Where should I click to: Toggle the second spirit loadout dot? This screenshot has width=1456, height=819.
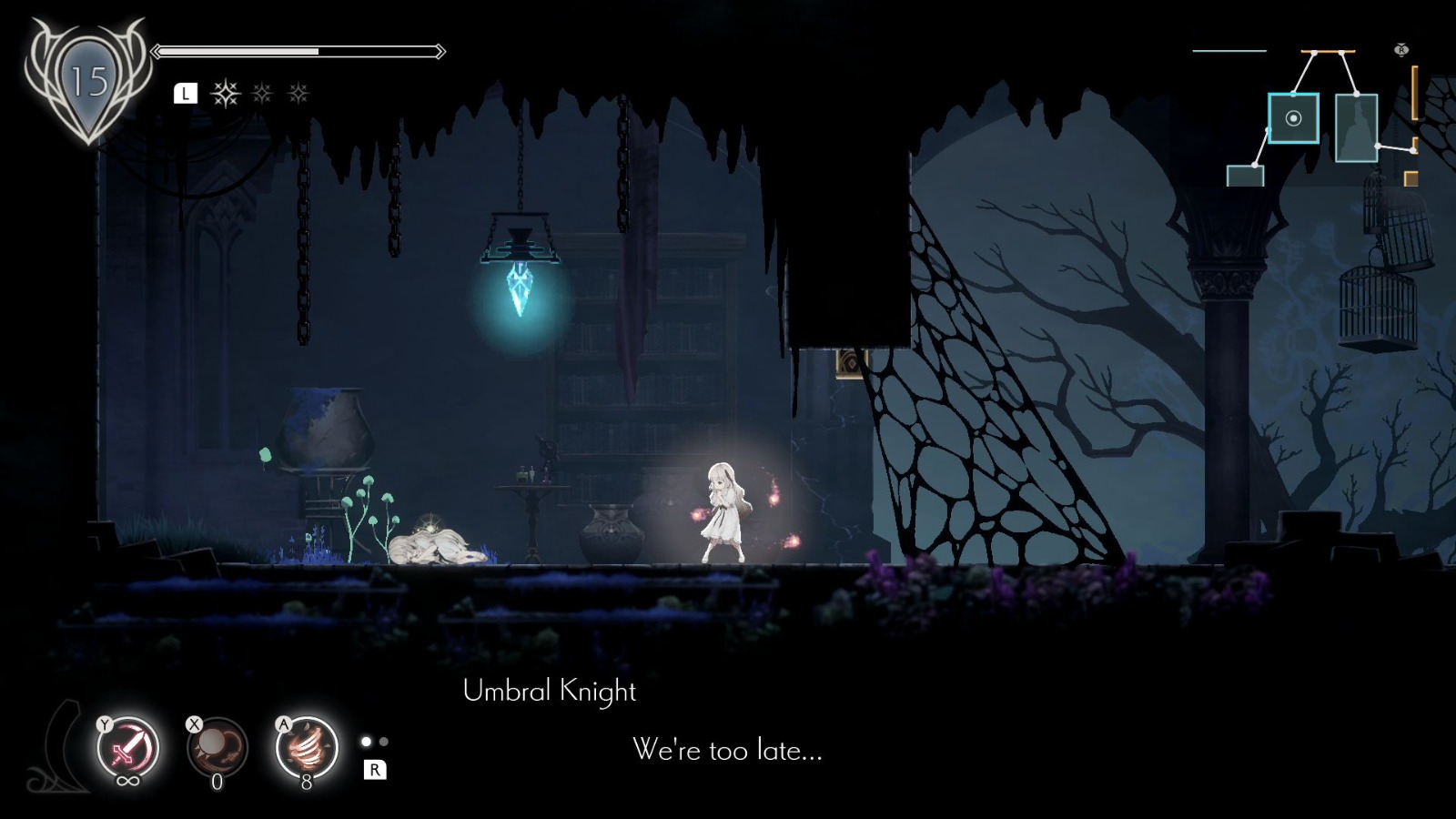point(382,741)
